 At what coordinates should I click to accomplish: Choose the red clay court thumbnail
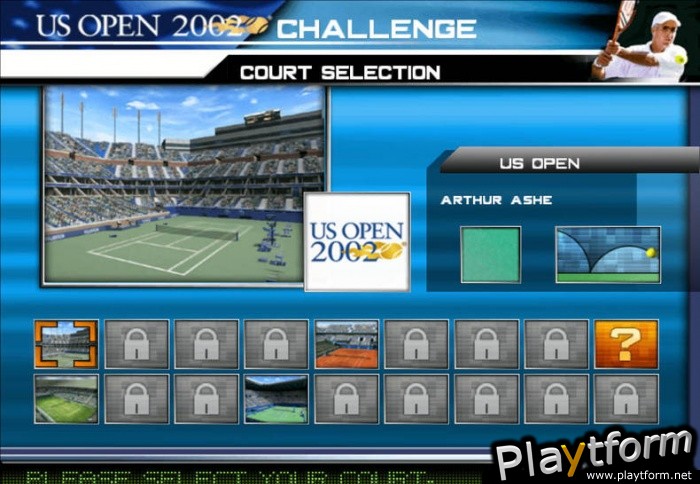pos(346,345)
